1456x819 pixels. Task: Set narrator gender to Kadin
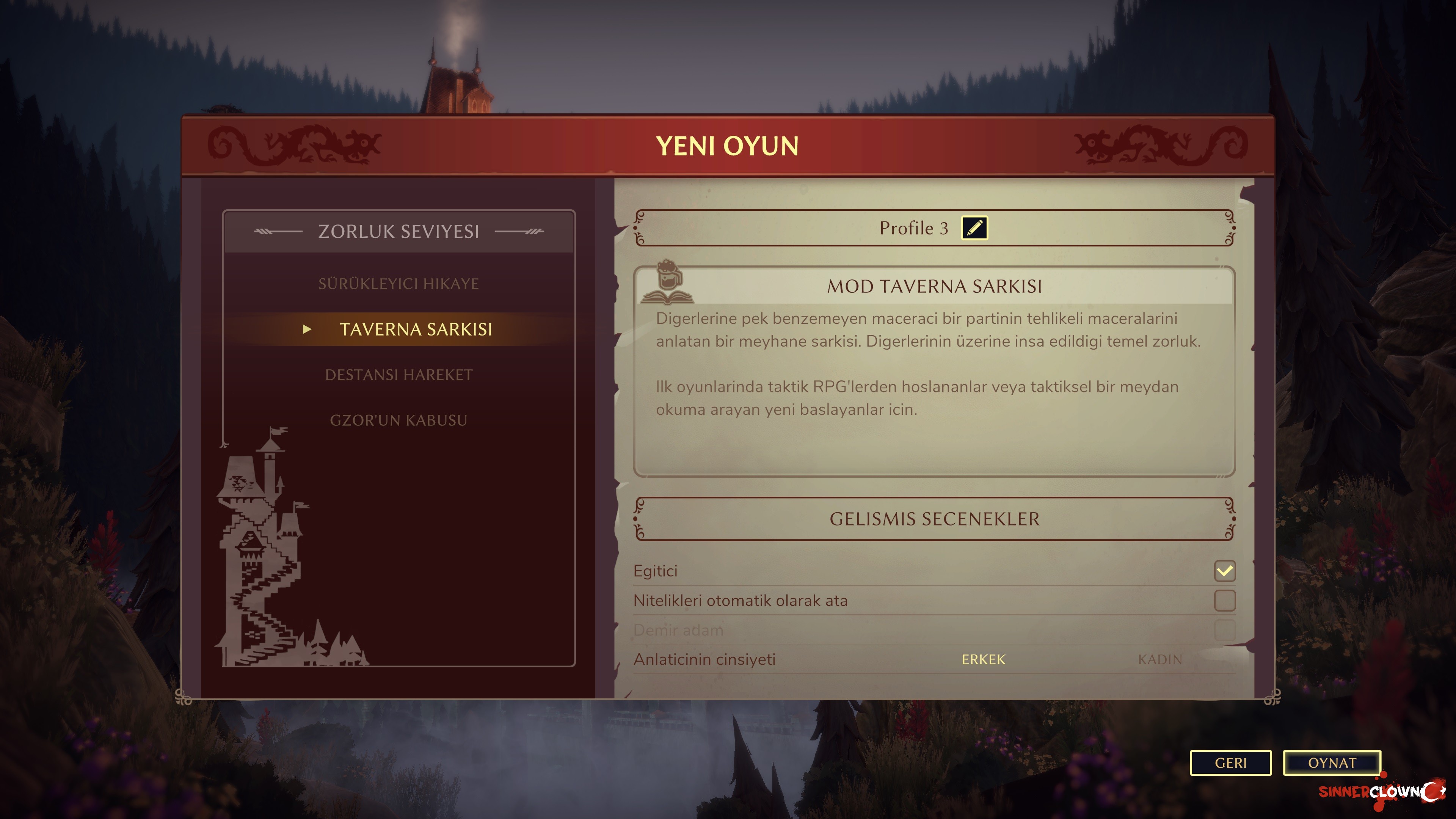pos(1160,660)
